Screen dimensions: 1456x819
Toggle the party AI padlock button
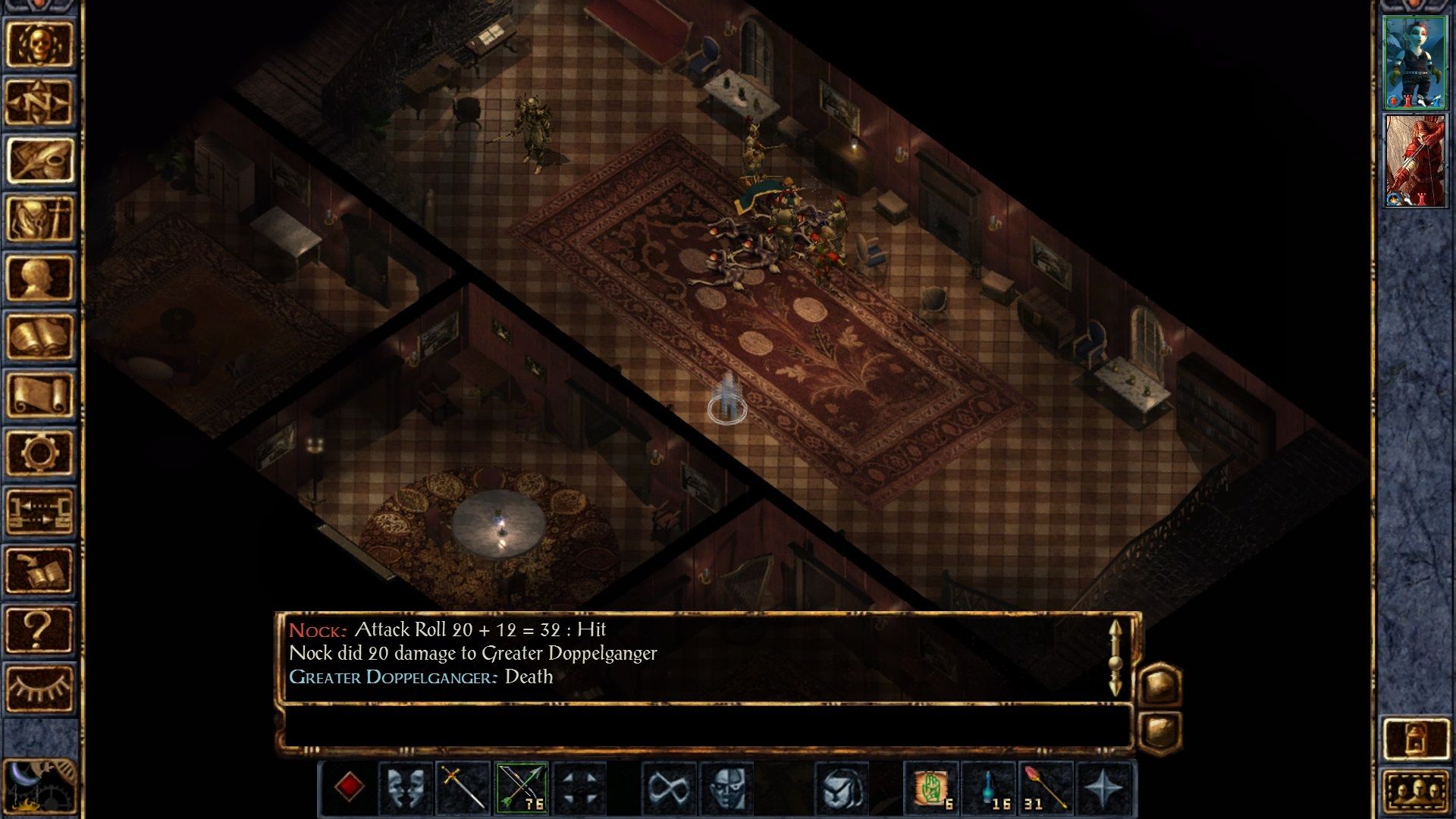(1415, 737)
